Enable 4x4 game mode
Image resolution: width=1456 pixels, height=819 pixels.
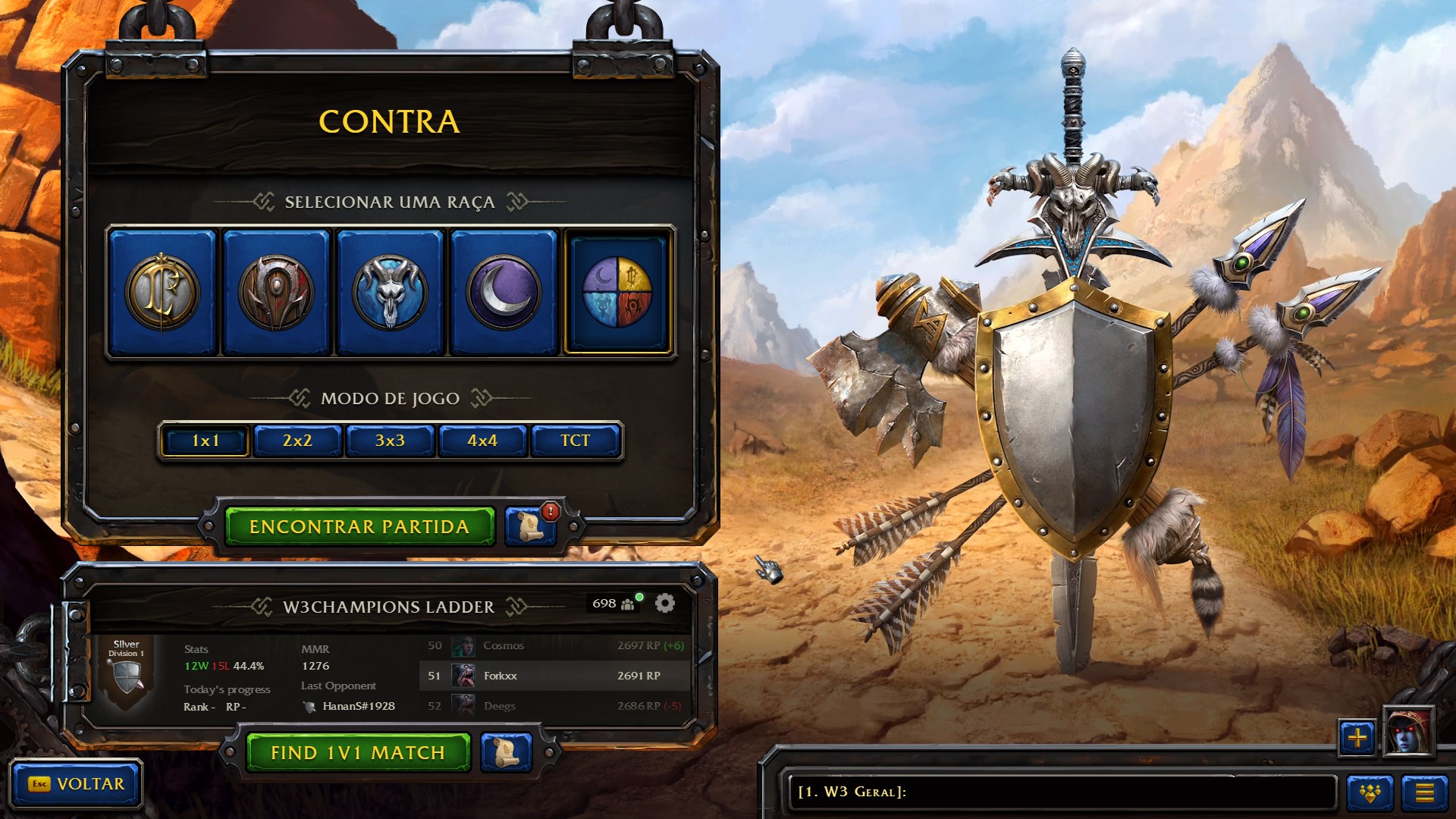coord(482,440)
